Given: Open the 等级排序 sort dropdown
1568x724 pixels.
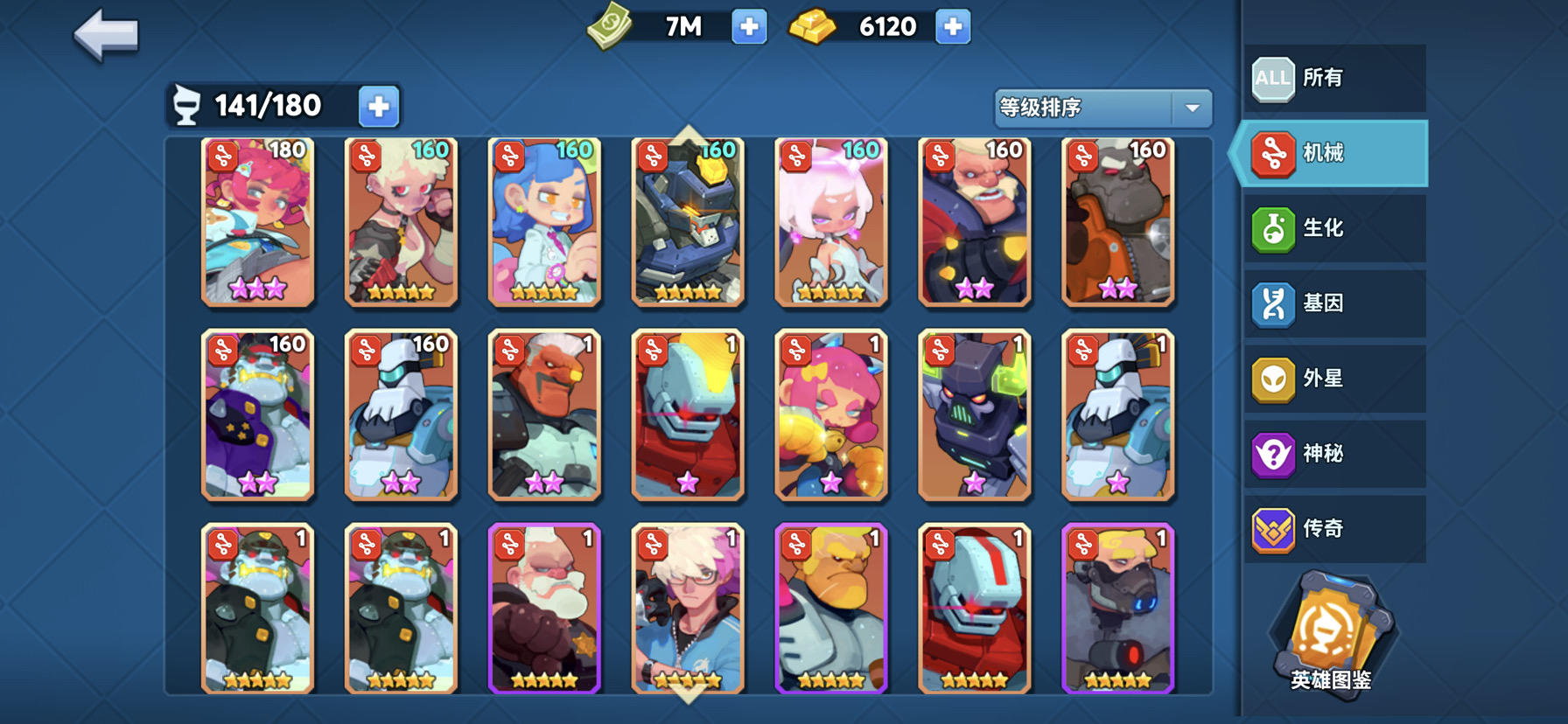Looking at the screenshot, I should pyautogui.click(x=1101, y=108).
